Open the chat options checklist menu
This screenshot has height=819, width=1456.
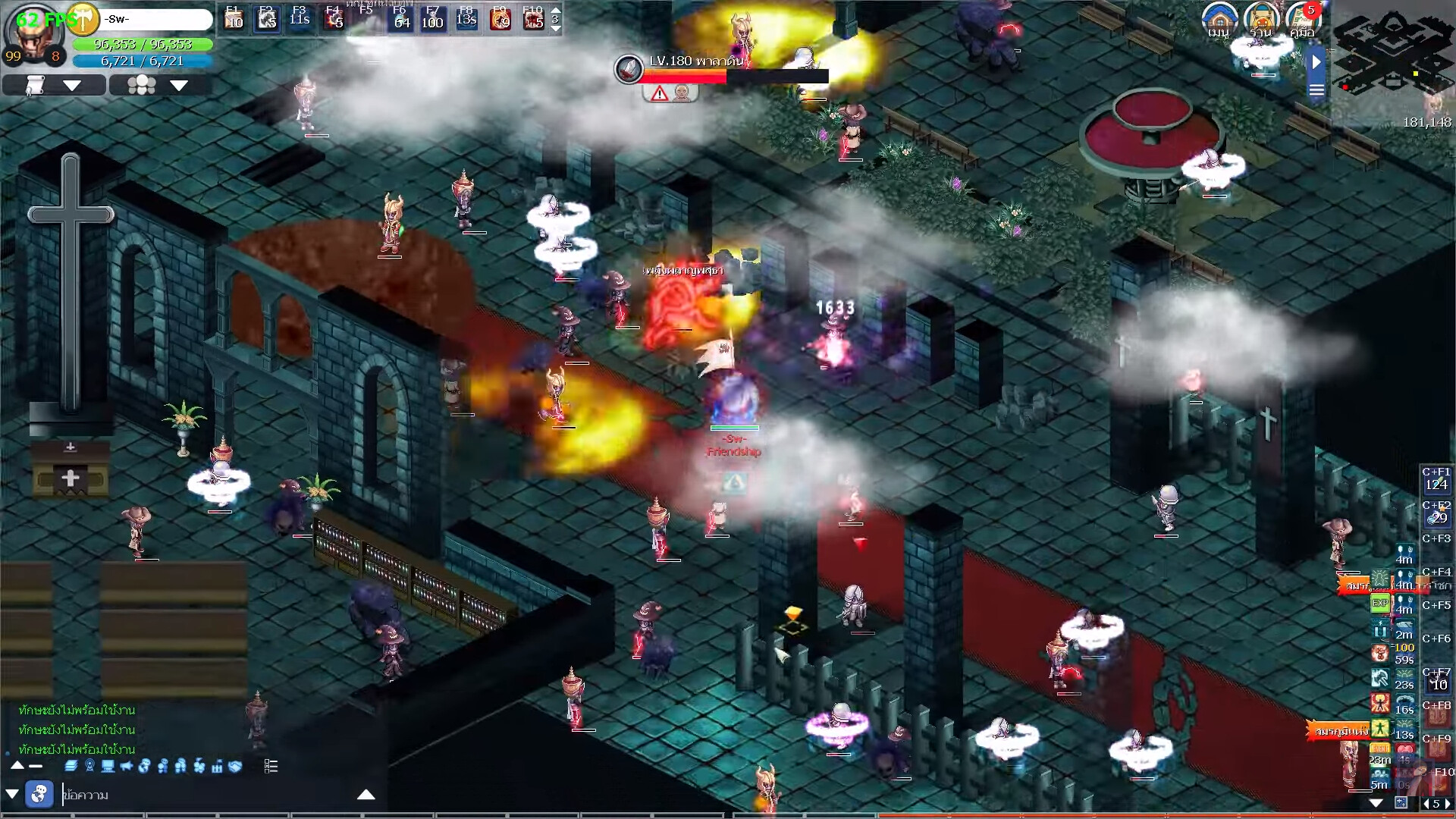[271, 767]
